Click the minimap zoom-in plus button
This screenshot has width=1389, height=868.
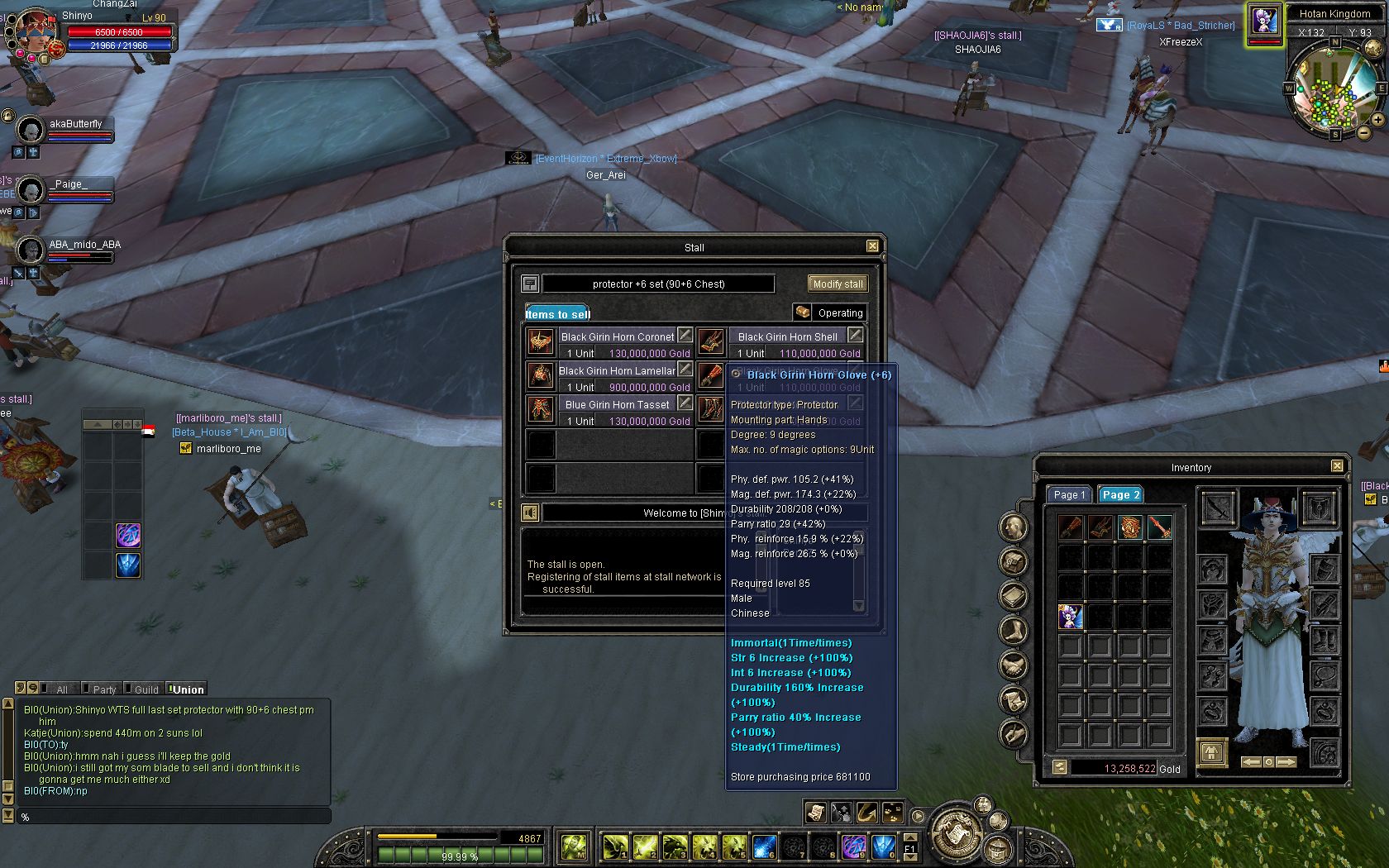(1378, 119)
